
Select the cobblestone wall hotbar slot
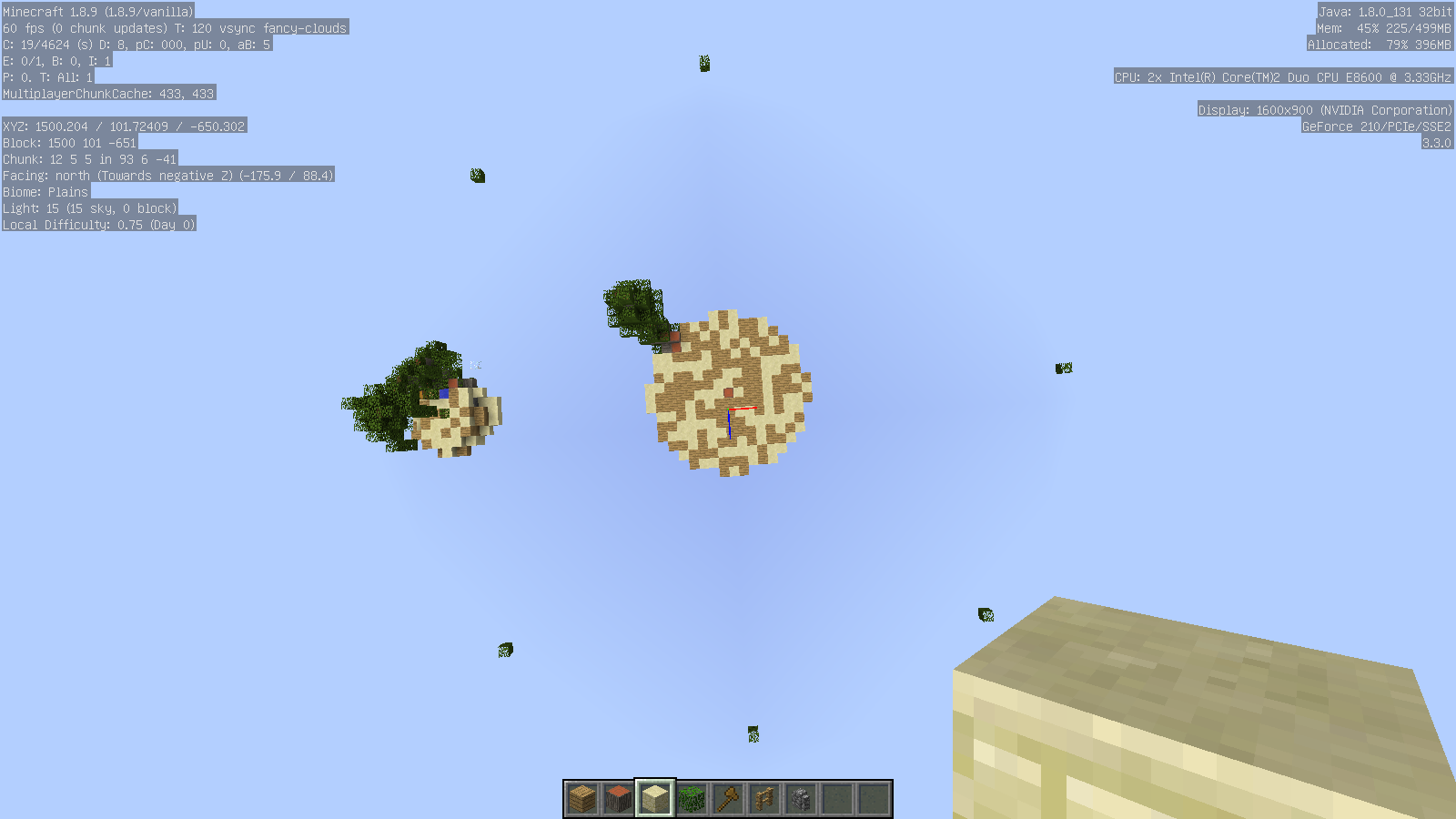801,799
